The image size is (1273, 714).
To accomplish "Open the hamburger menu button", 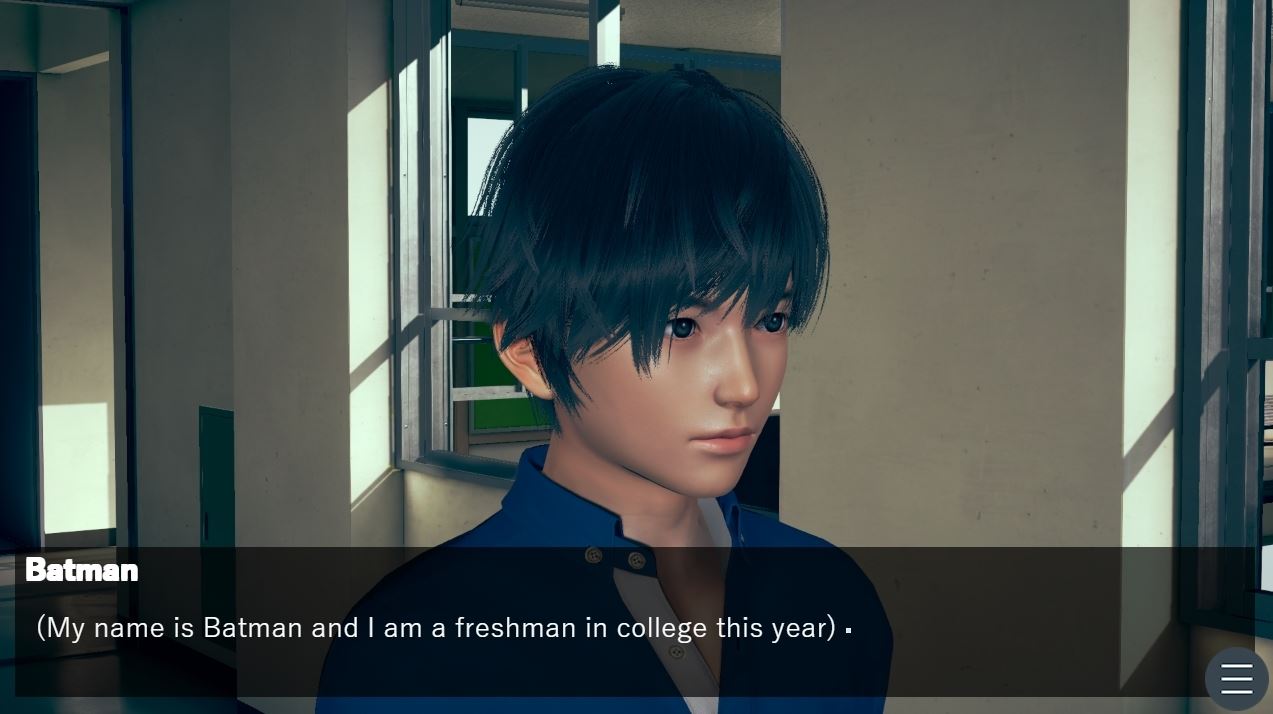I will [x=1236, y=678].
